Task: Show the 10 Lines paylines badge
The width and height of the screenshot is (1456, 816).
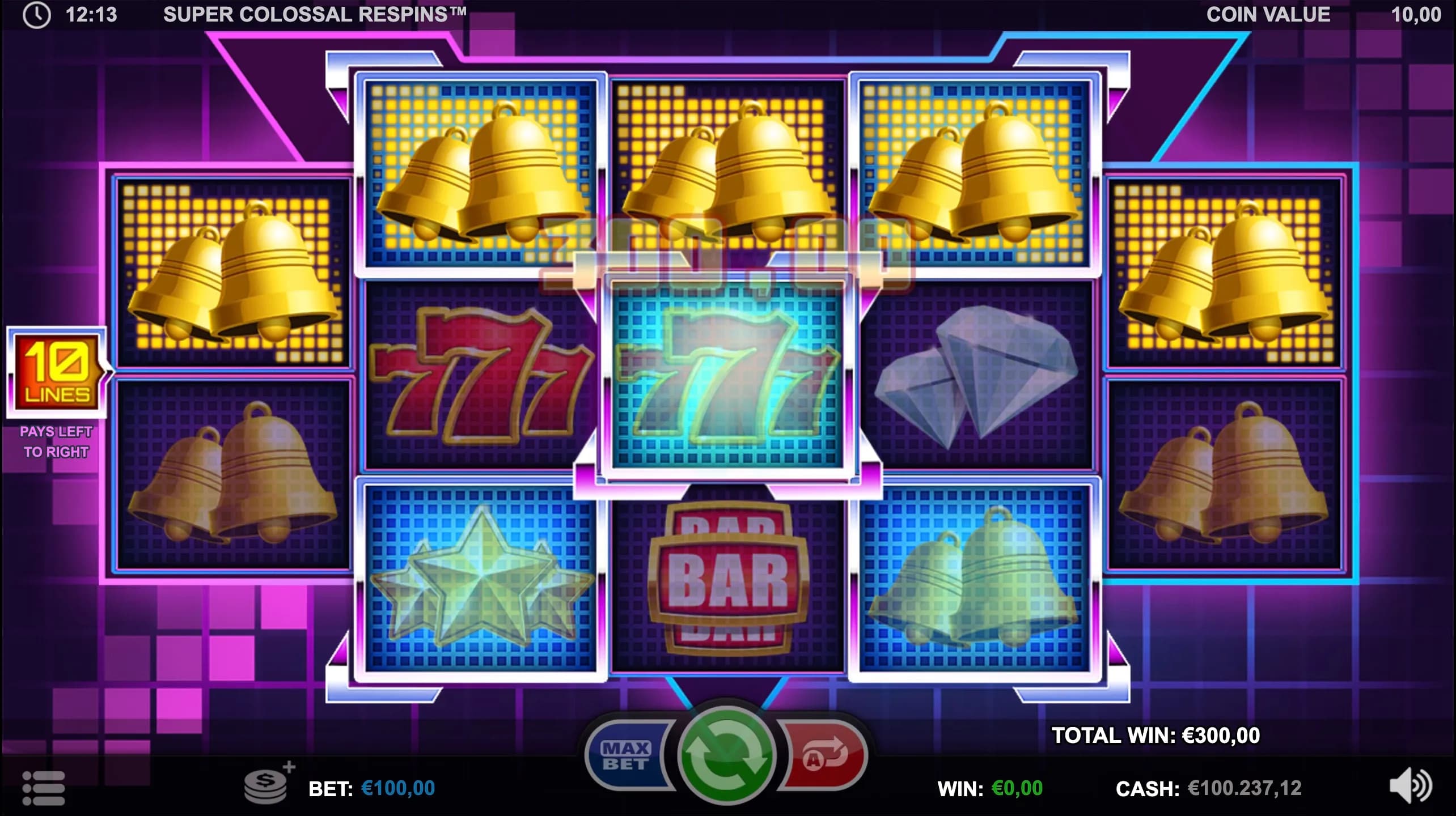Action: pyautogui.click(x=57, y=372)
